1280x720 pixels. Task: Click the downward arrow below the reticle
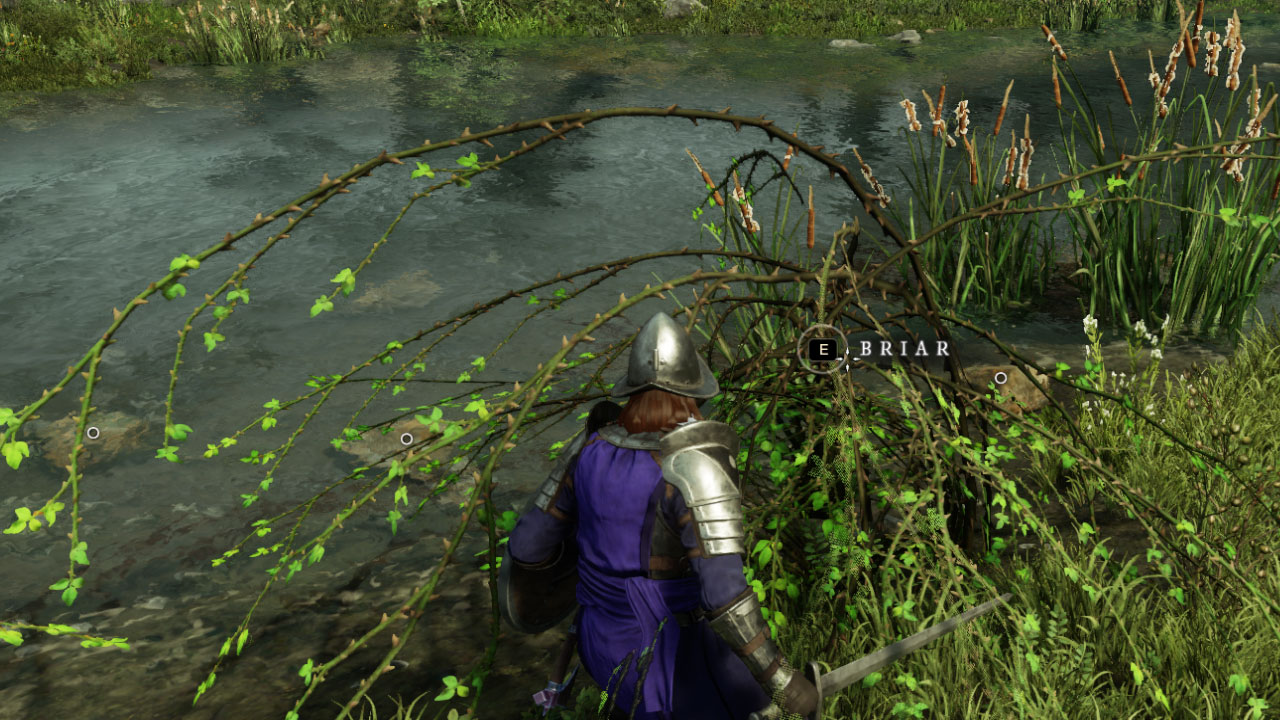(847, 368)
